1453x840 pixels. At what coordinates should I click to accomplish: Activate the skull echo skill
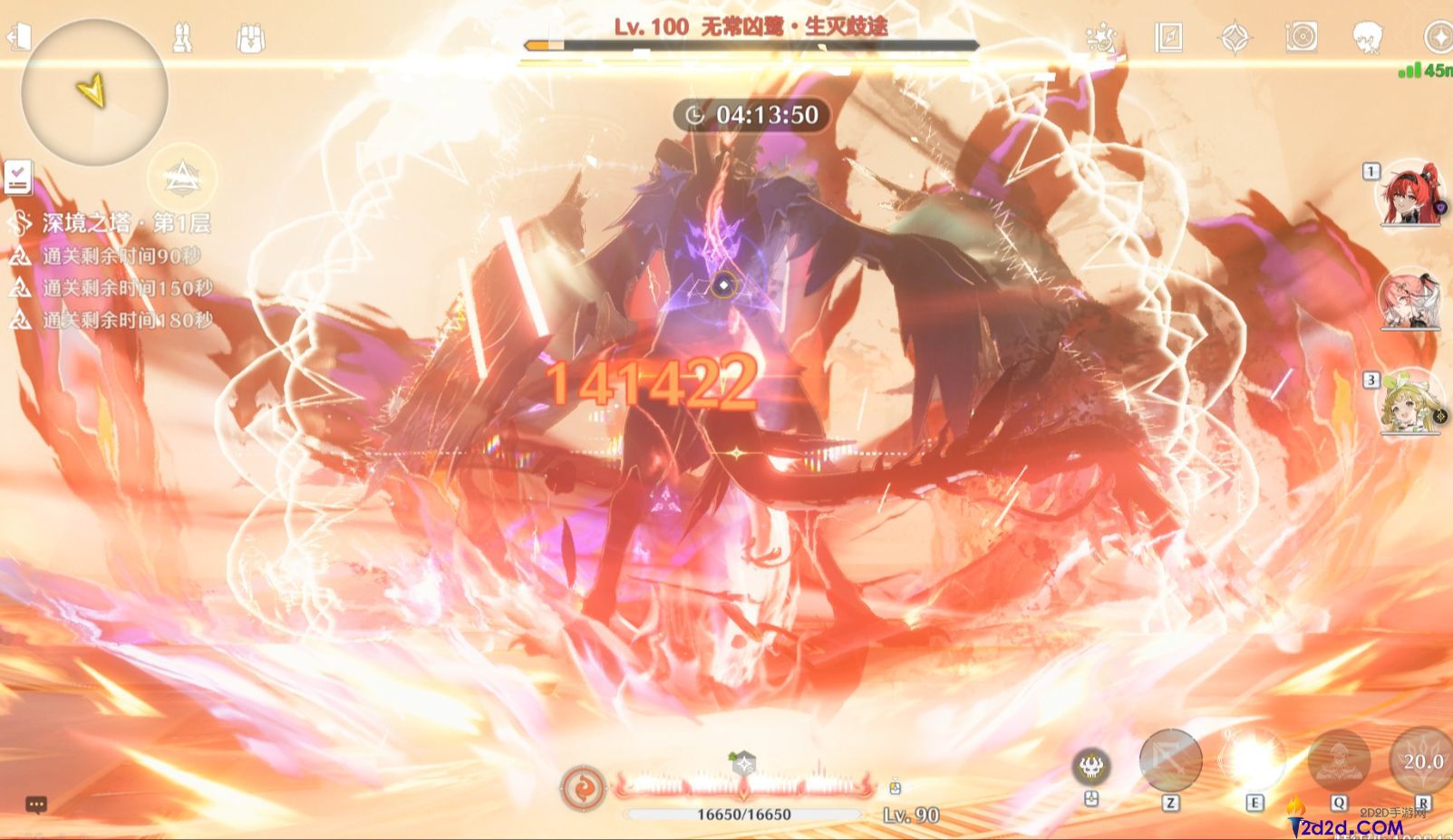1091,767
